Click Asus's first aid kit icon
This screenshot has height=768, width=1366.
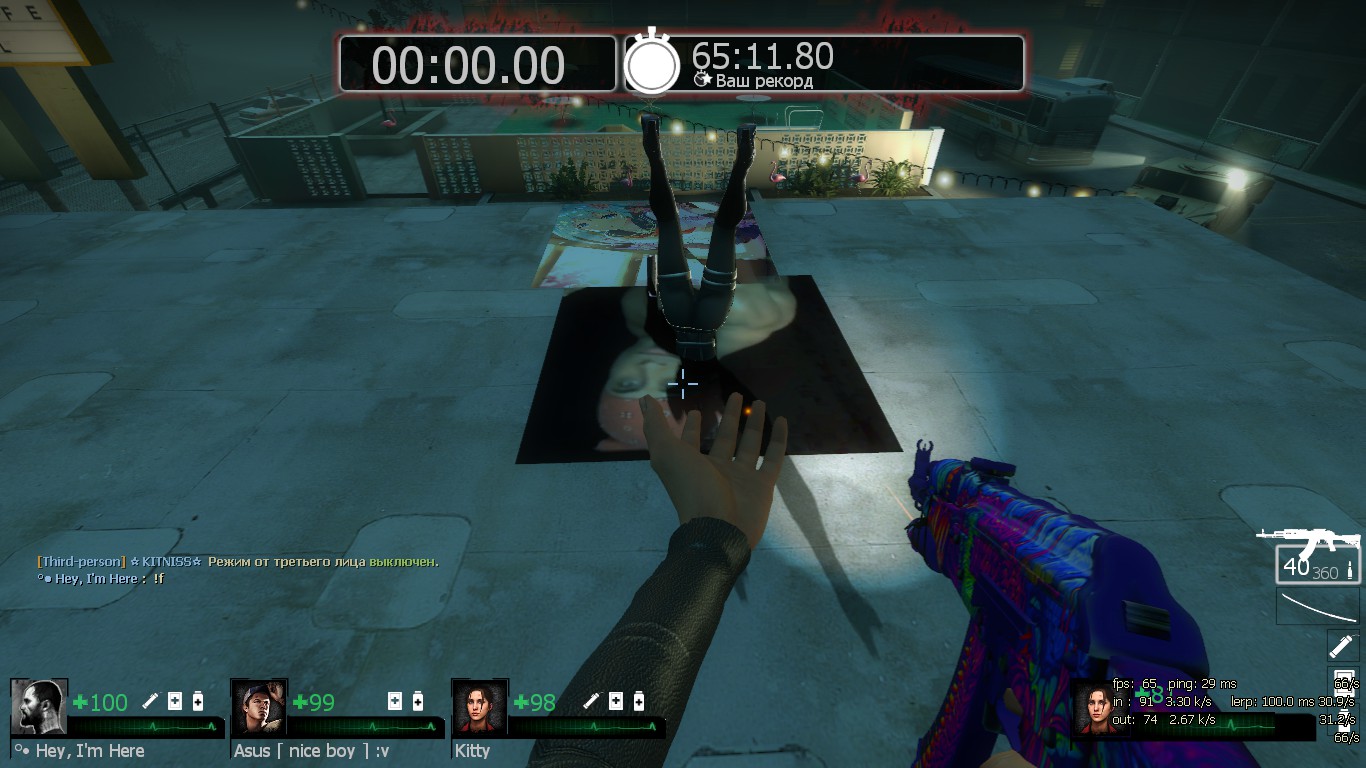(395, 701)
